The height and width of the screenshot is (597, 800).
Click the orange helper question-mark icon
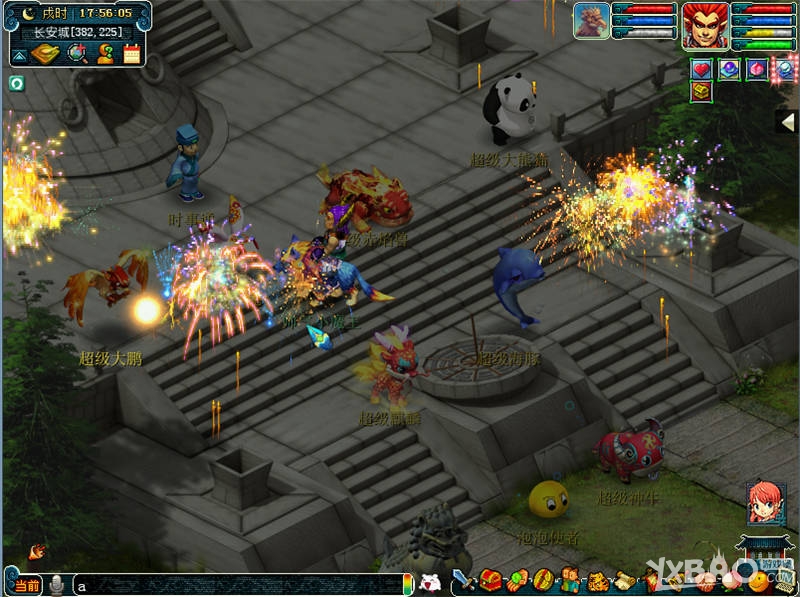104,54
